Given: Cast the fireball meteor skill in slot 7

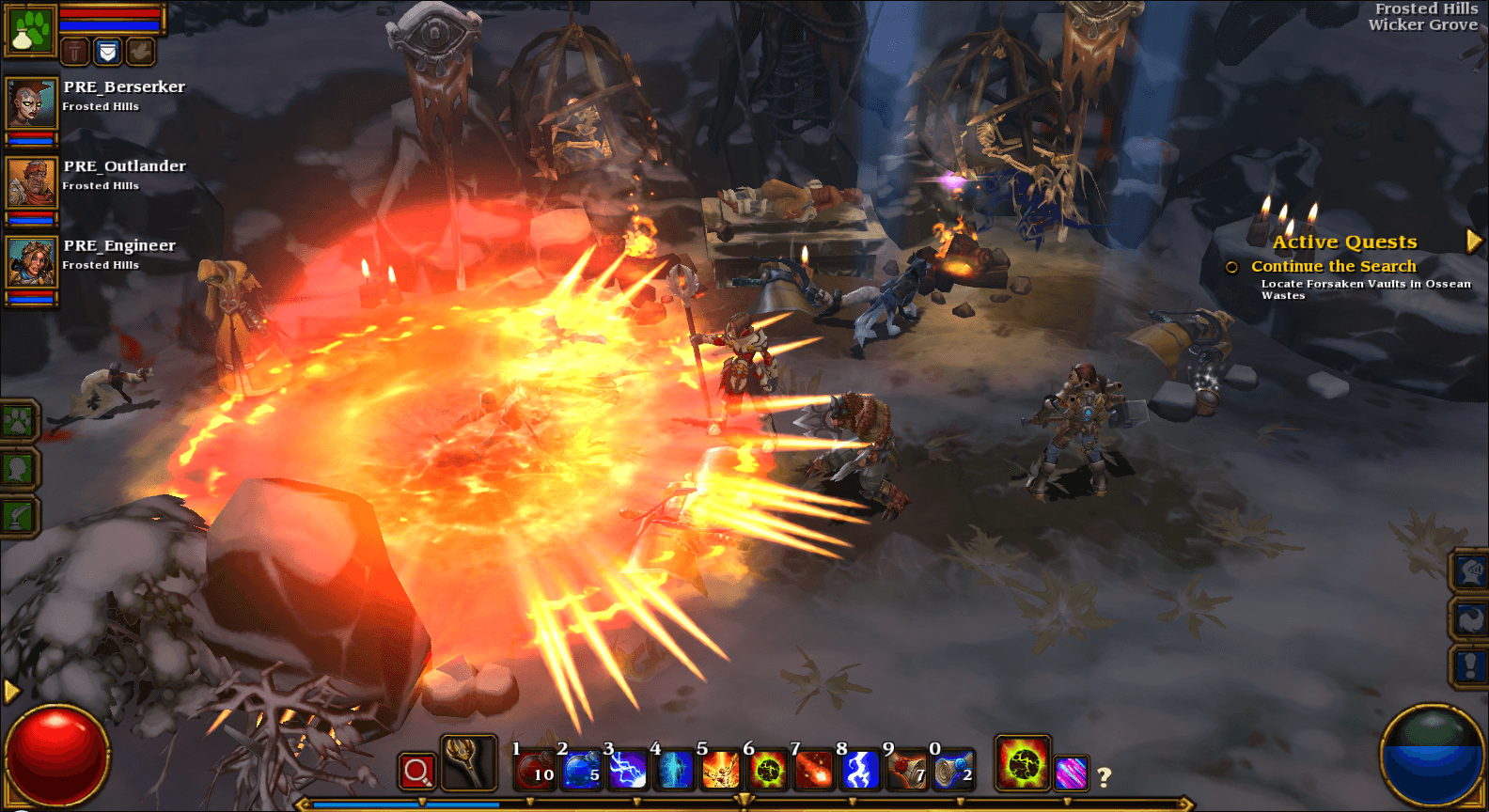Looking at the screenshot, I should (x=813, y=771).
